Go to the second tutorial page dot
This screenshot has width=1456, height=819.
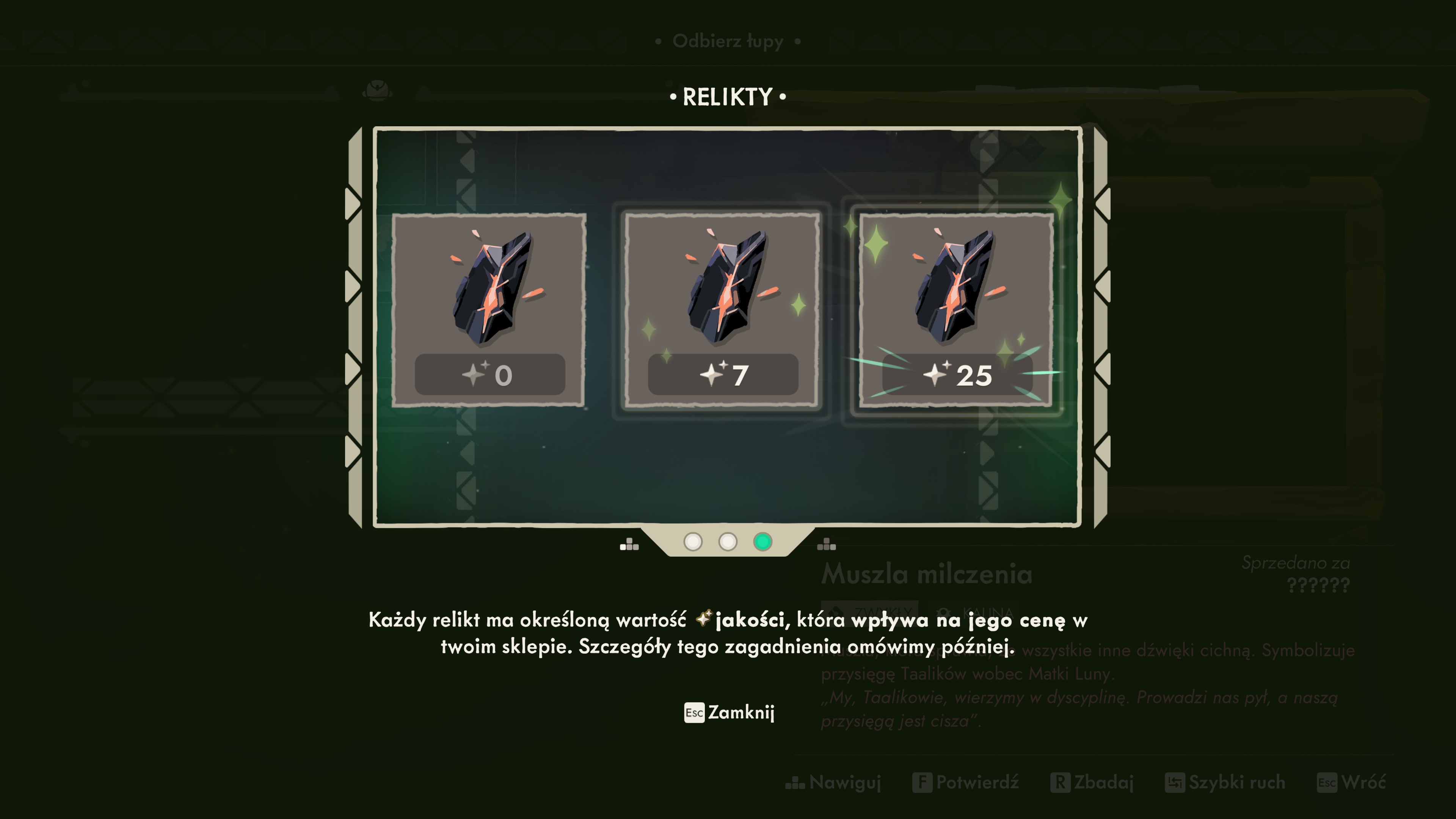(728, 542)
